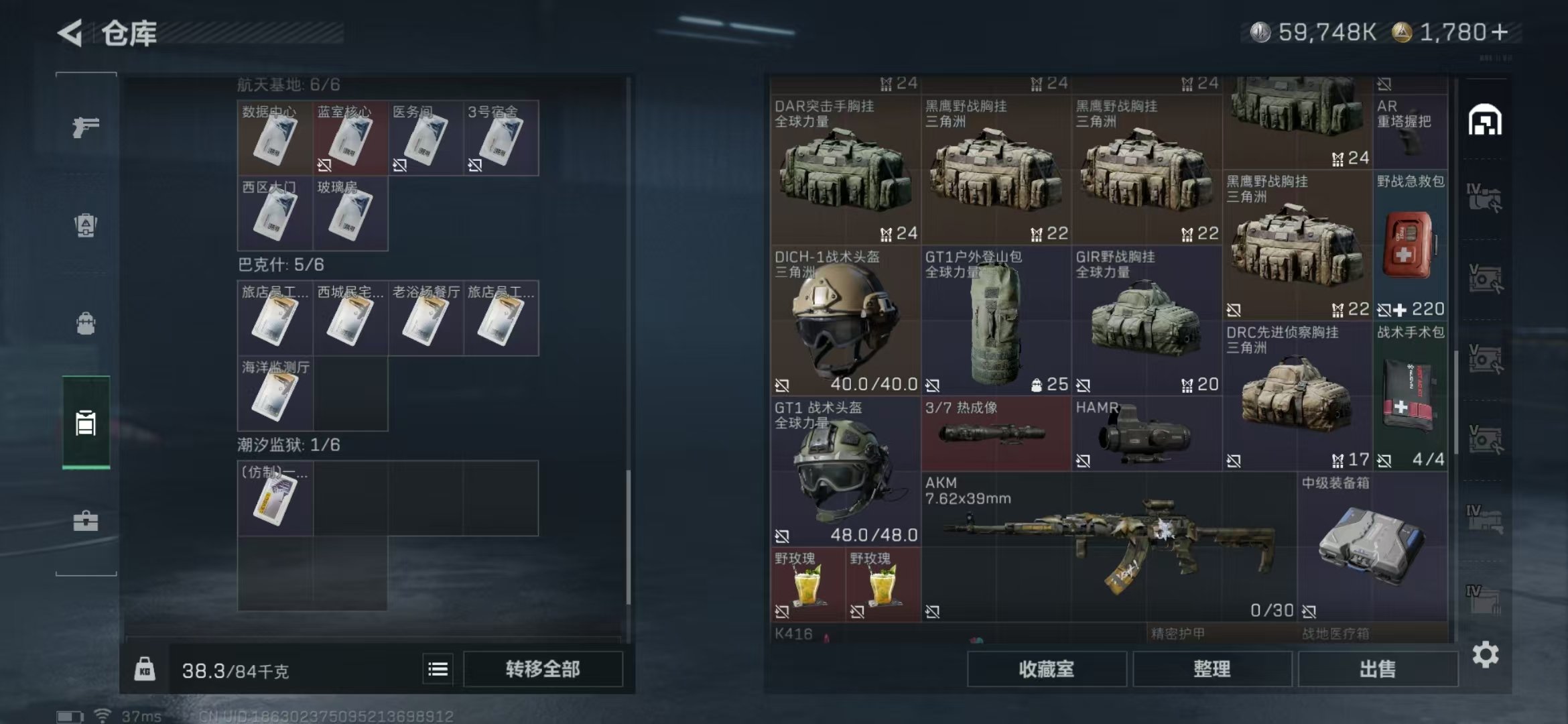
Task: Add currency with the plus button
Action: (1500, 32)
